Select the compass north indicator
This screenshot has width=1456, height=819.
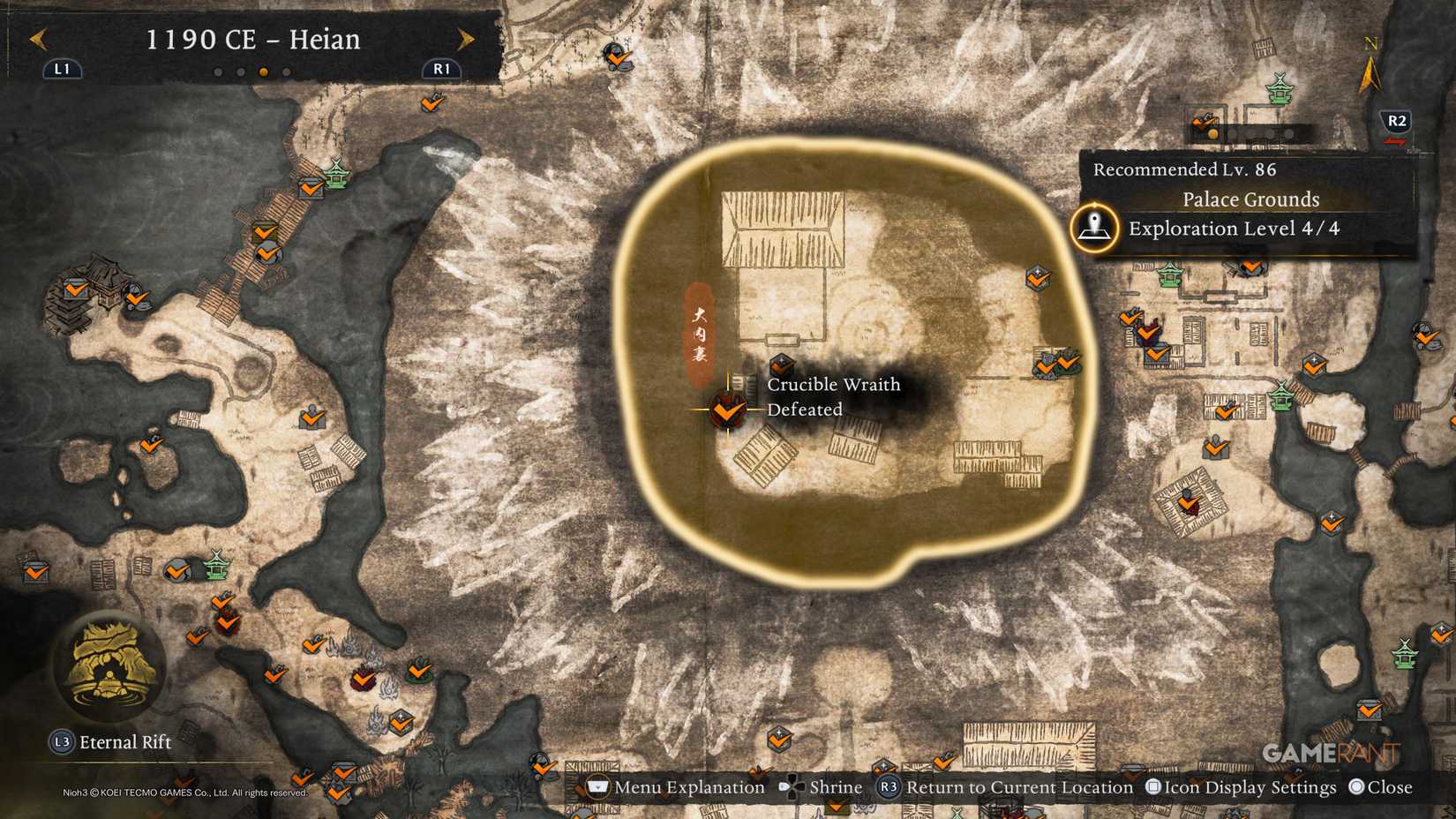pos(1370,62)
